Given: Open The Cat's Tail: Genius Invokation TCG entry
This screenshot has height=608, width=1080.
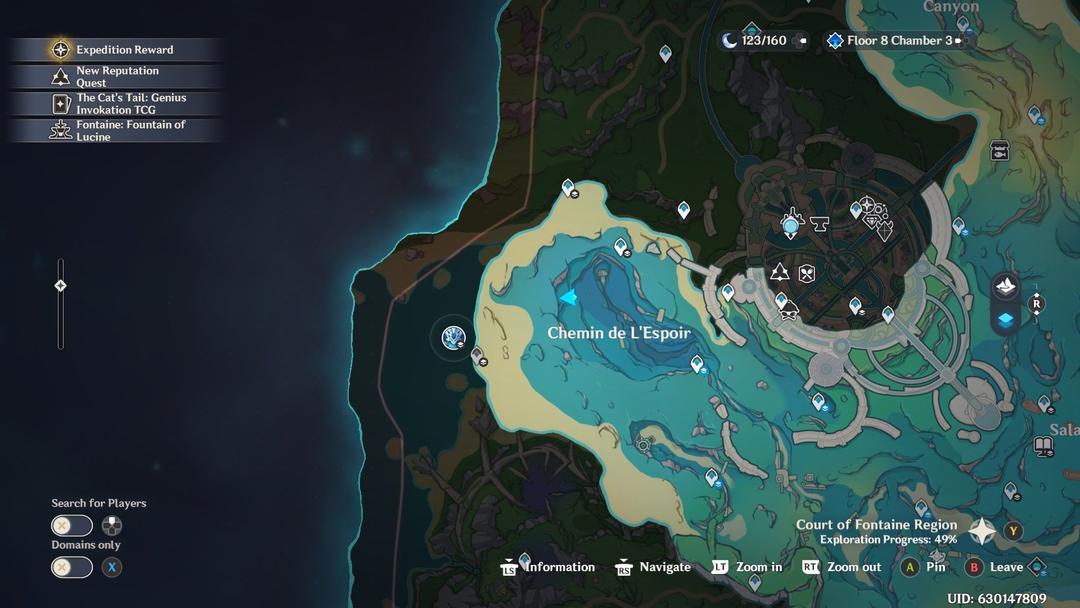Looking at the screenshot, I should (114, 104).
